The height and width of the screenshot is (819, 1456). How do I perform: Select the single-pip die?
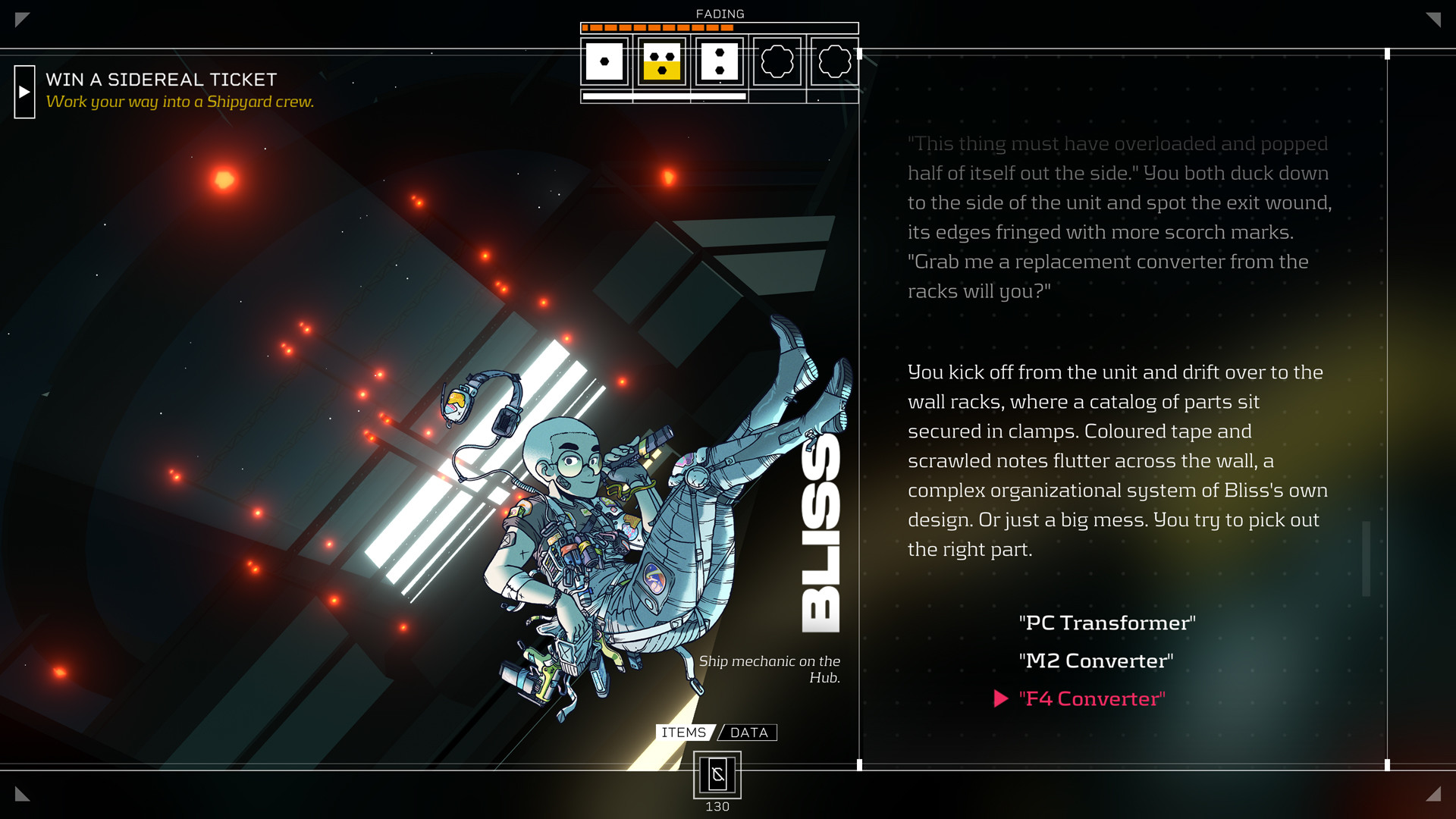tap(603, 62)
